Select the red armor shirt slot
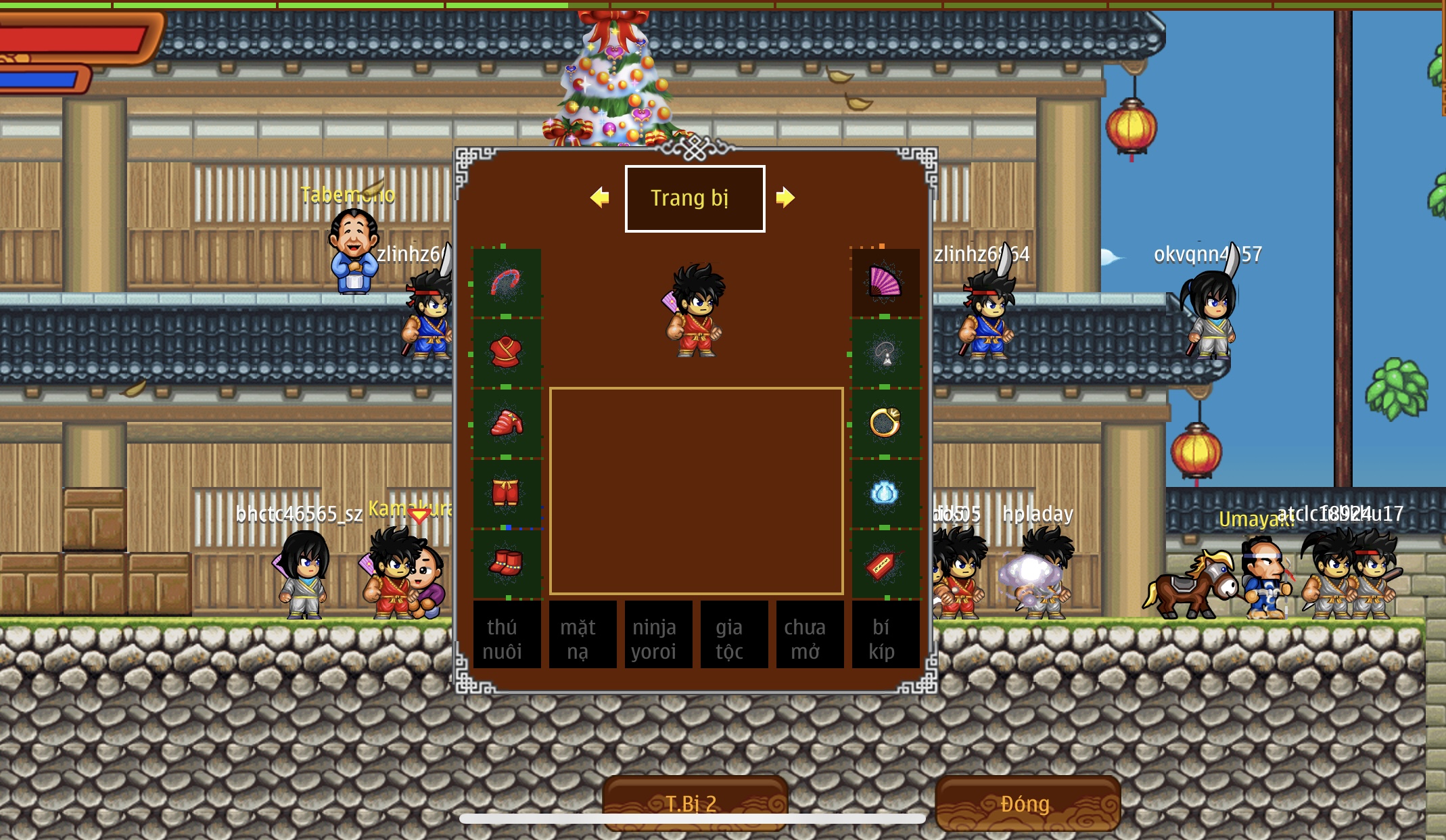The height and width of the screenshot is (840, 1446). coord(506,352)
